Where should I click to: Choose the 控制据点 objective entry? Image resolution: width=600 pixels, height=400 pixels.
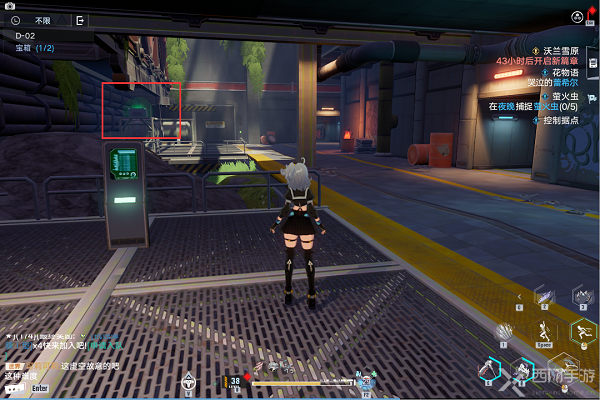pos(566,118)
